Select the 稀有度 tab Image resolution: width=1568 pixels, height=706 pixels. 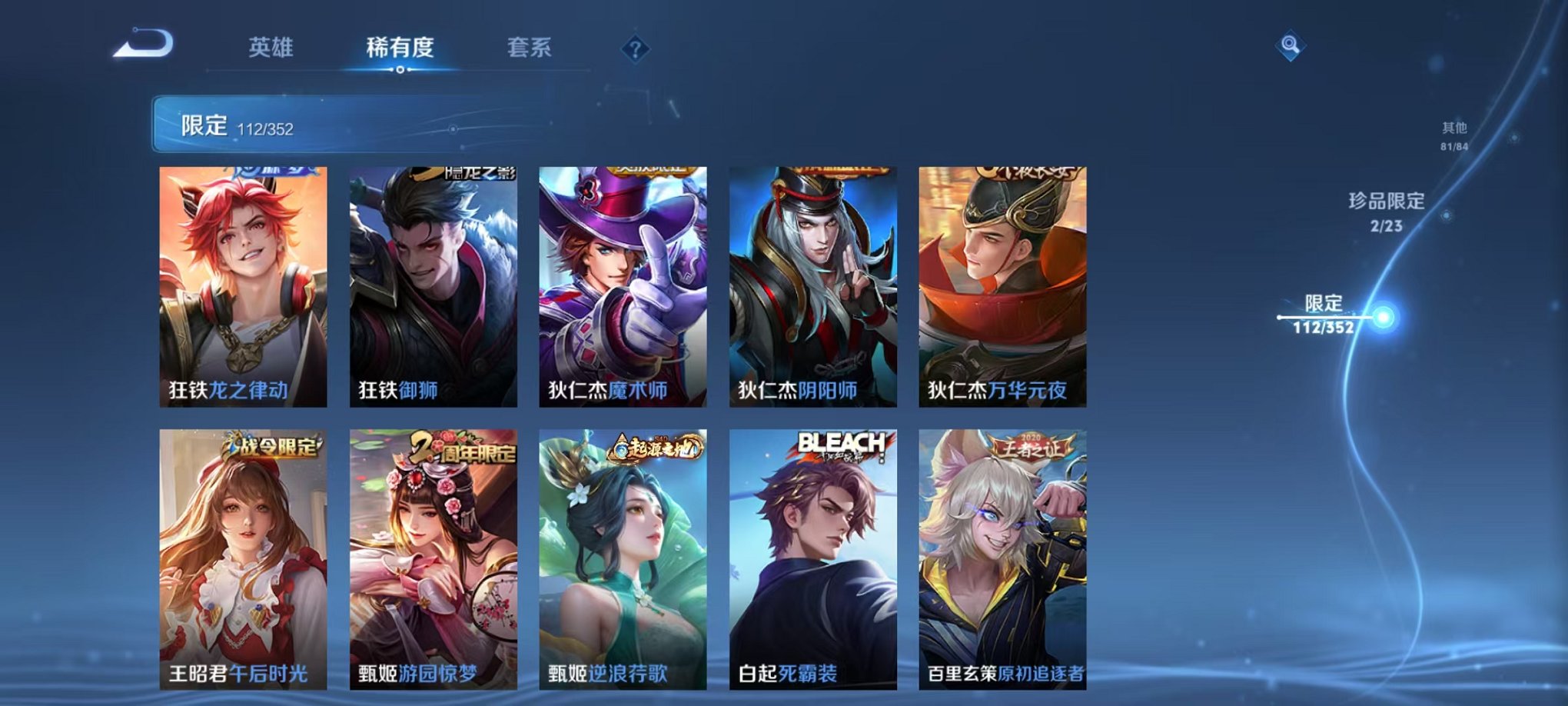point(400,47)
